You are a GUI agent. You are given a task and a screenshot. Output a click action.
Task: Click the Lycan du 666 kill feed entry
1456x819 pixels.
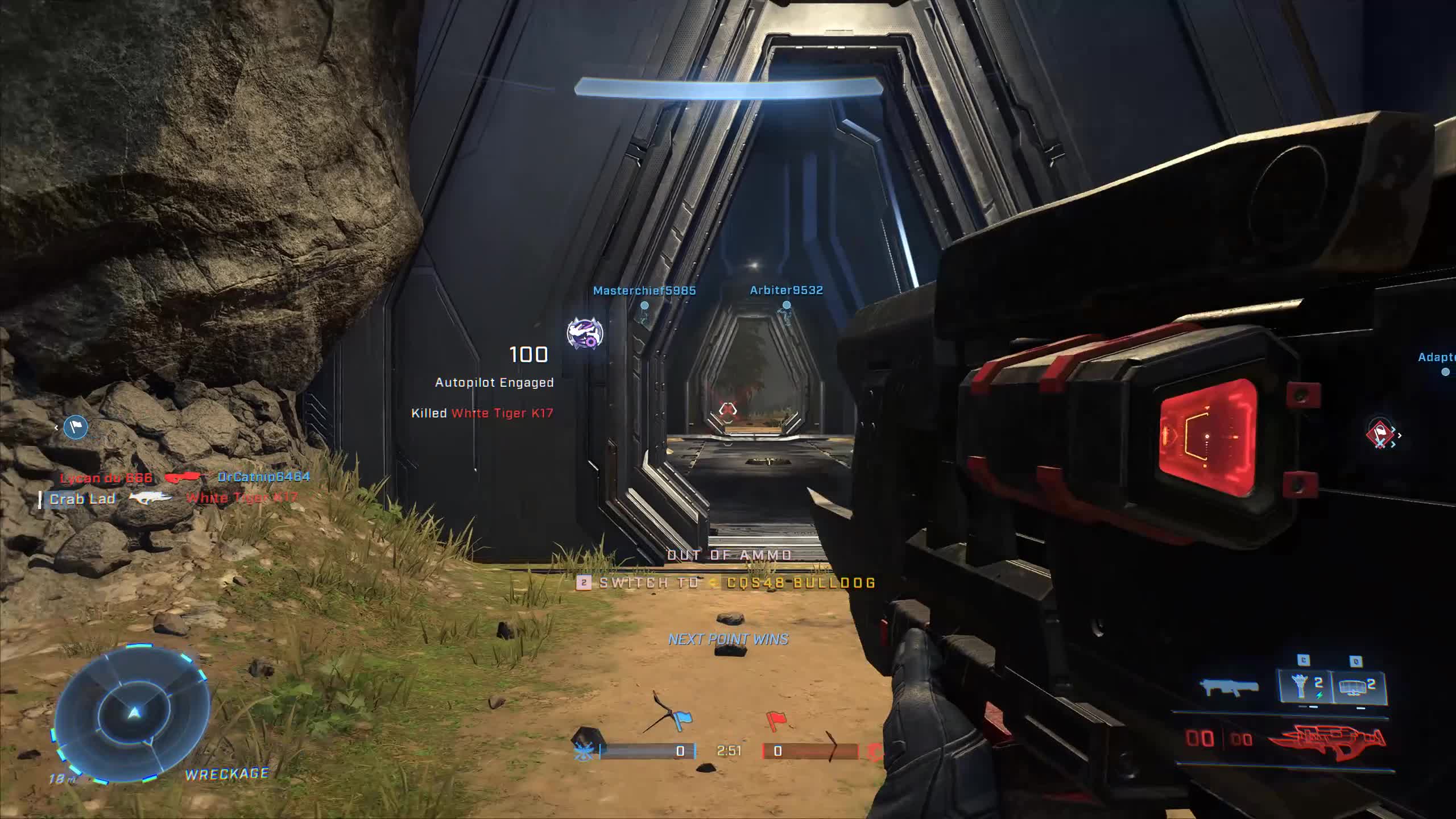point(106,478)
